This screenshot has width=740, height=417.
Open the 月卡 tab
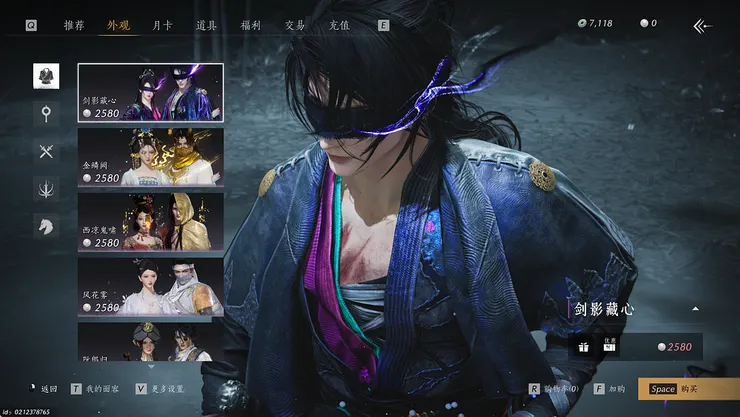(x=162, y=25)
